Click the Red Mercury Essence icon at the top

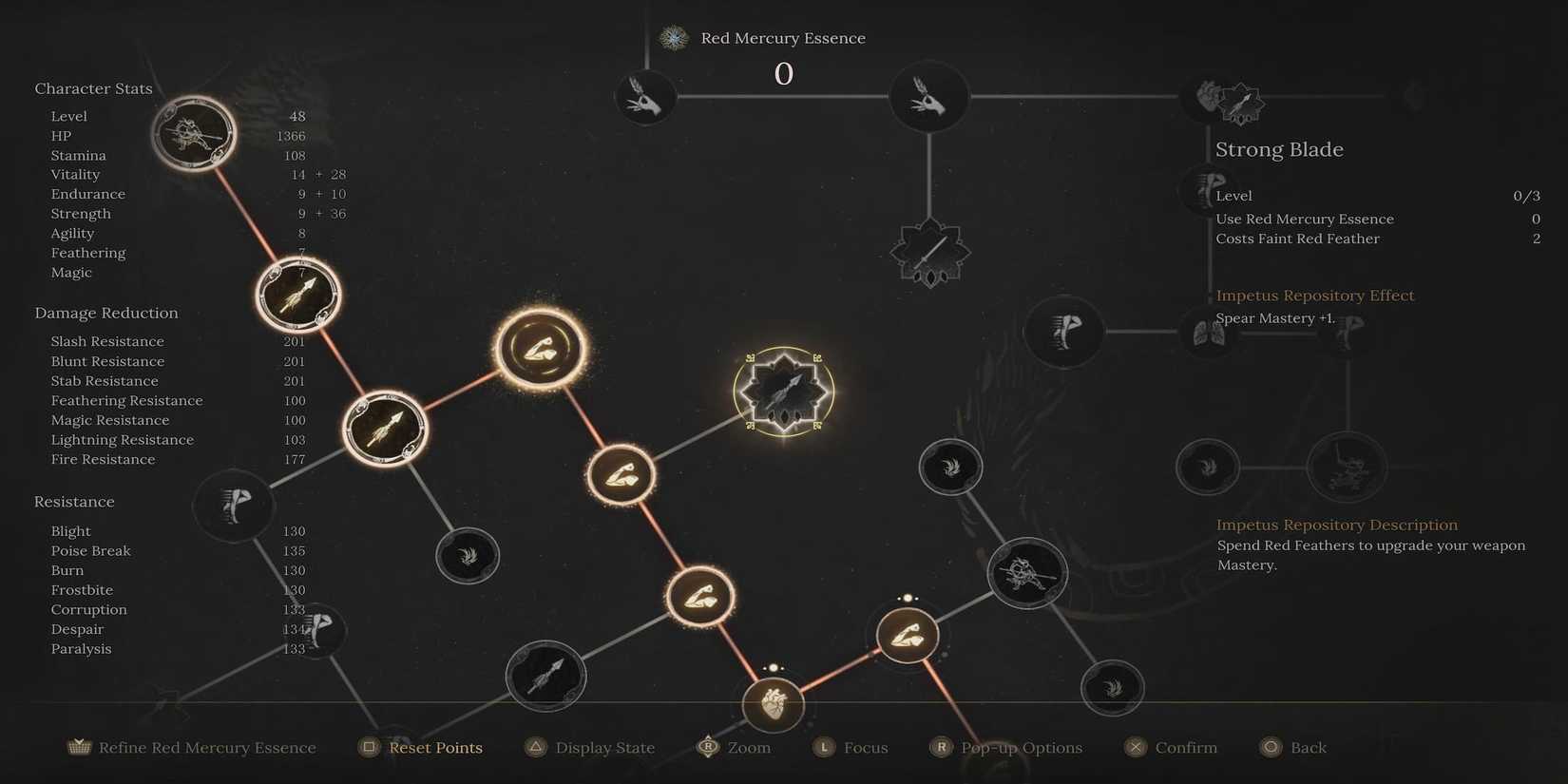pos(674,38)
